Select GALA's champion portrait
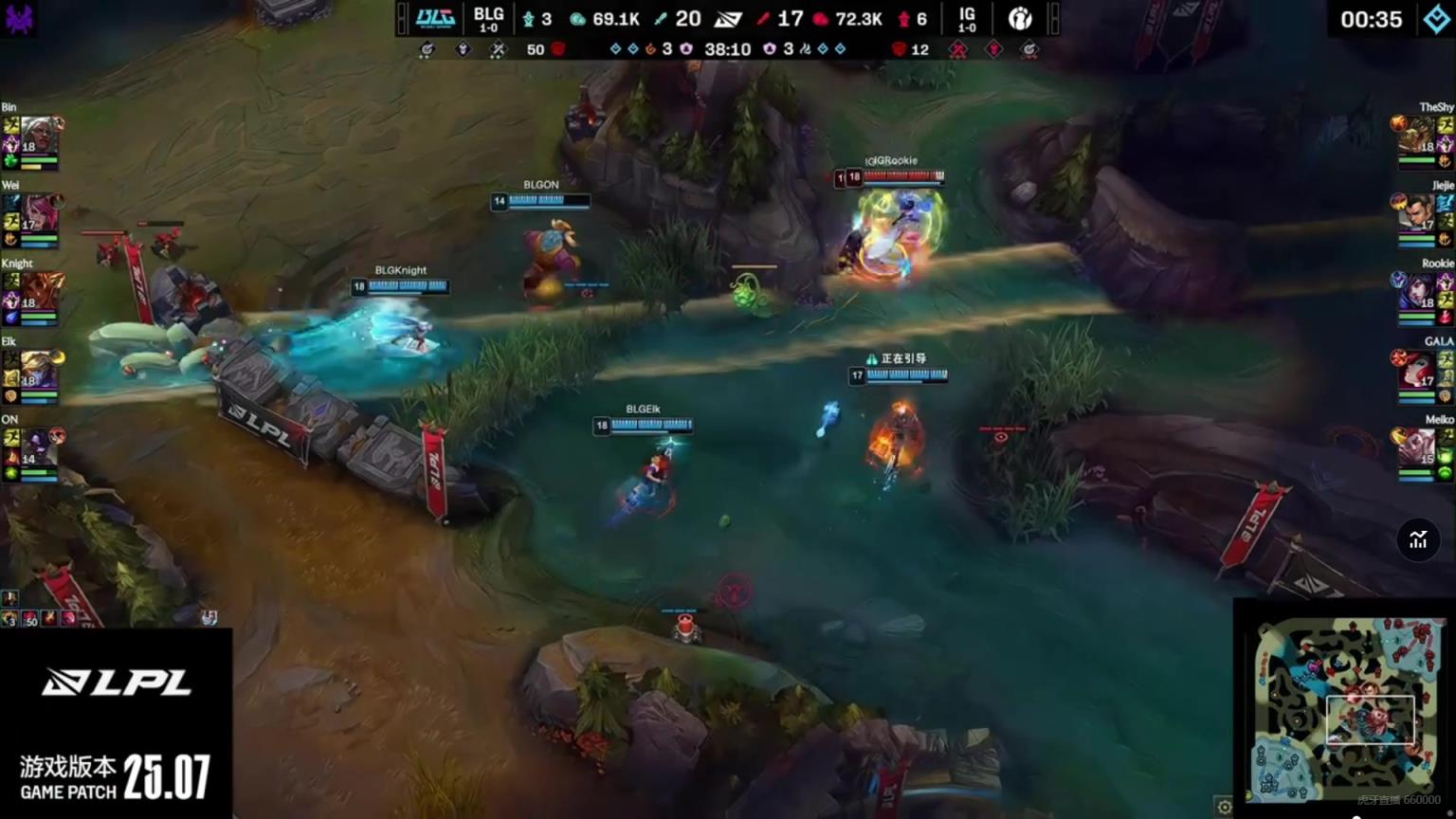This screenshot has width=1456, height=819. pos(1417,370)
